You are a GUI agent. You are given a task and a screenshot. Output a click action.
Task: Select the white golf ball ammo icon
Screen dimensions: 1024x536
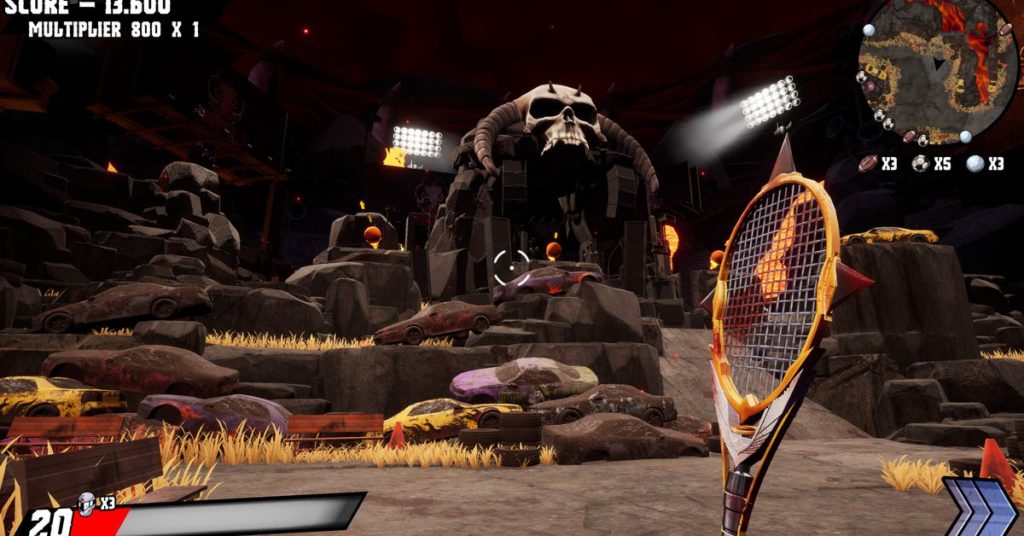(x=975, y=164)
